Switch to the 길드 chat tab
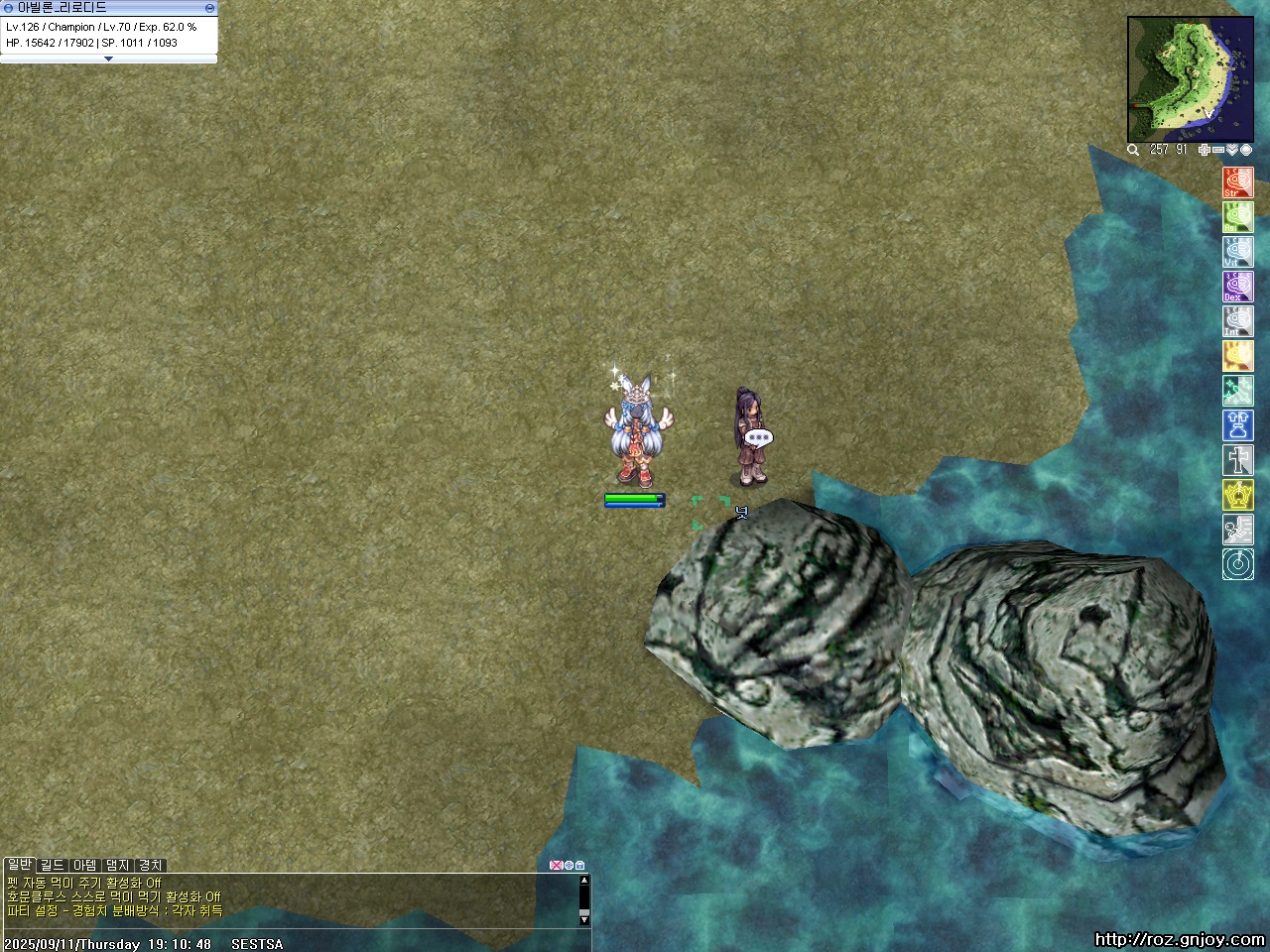This screenshot has width=1270, height=952. tap(52, 865)
